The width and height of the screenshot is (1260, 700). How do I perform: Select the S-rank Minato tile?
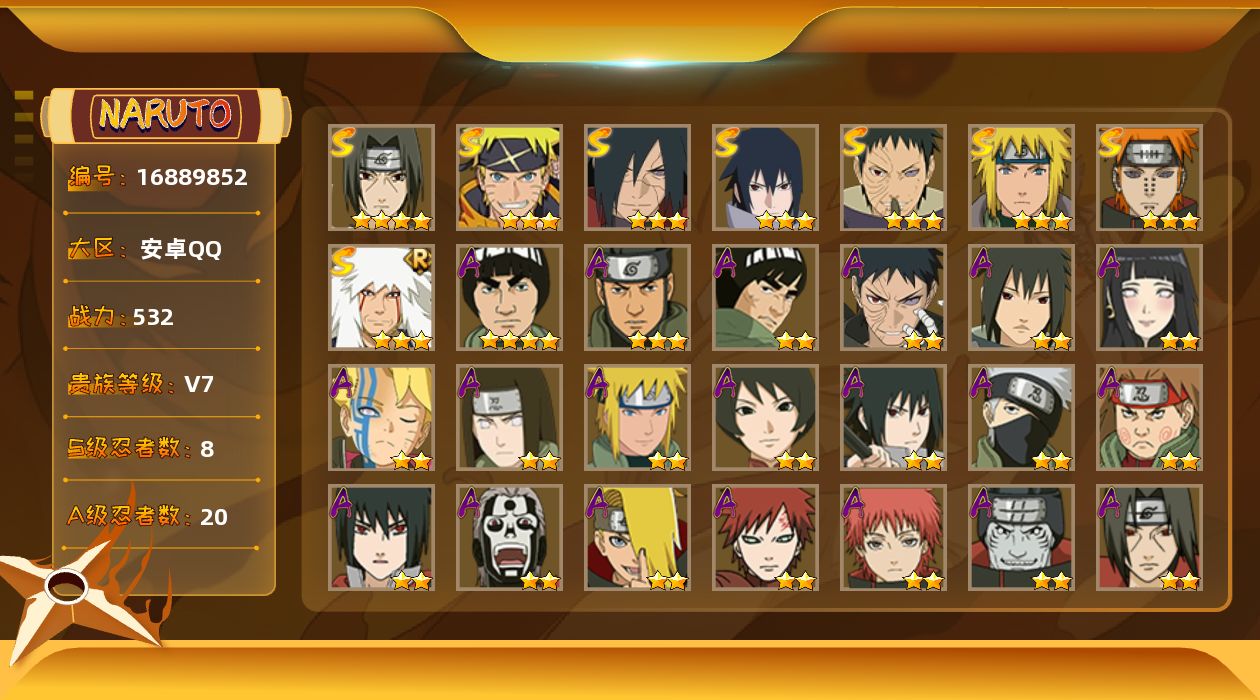click(x=1021, y=178)
